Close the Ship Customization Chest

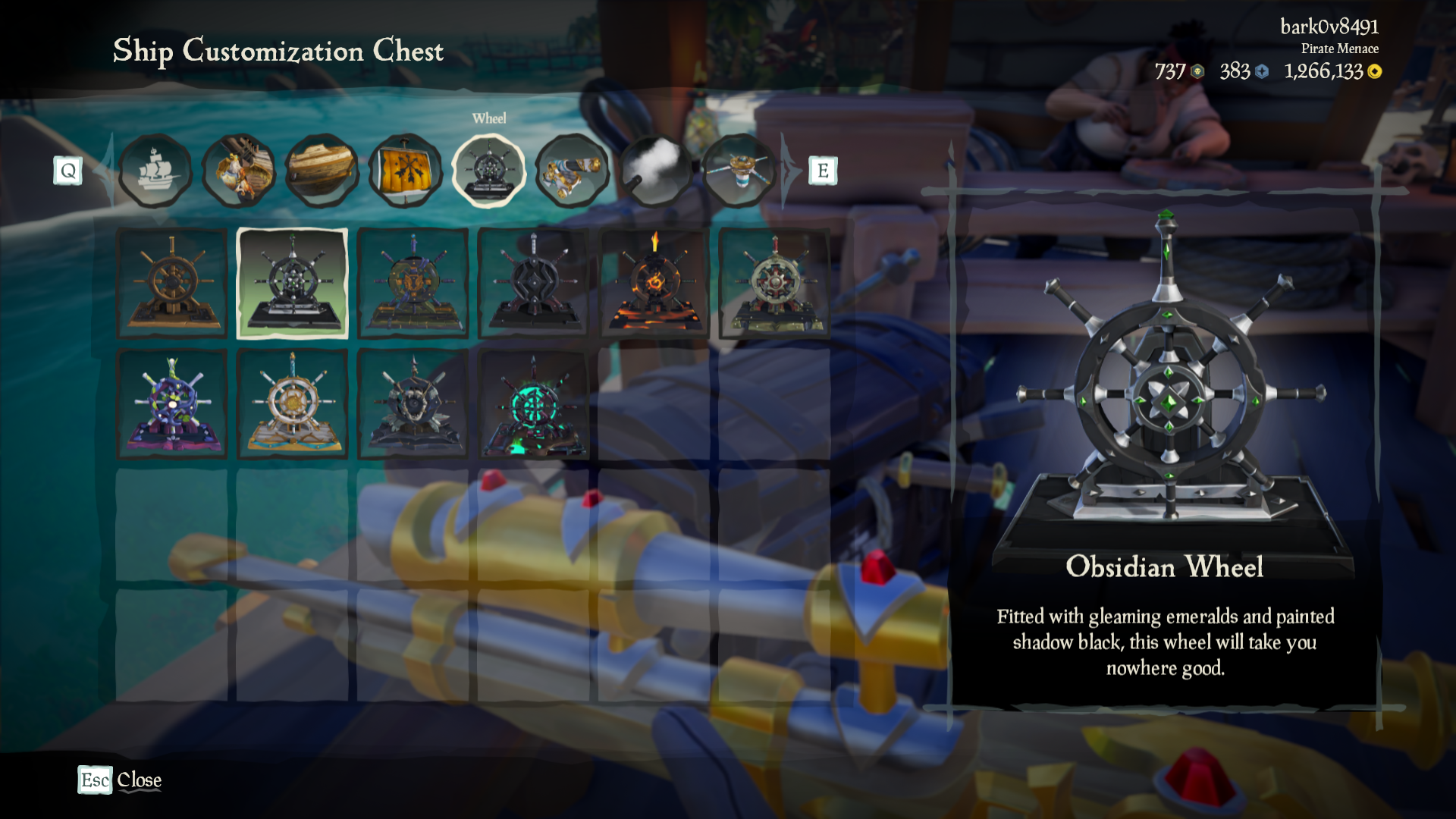tap(120, 780)
